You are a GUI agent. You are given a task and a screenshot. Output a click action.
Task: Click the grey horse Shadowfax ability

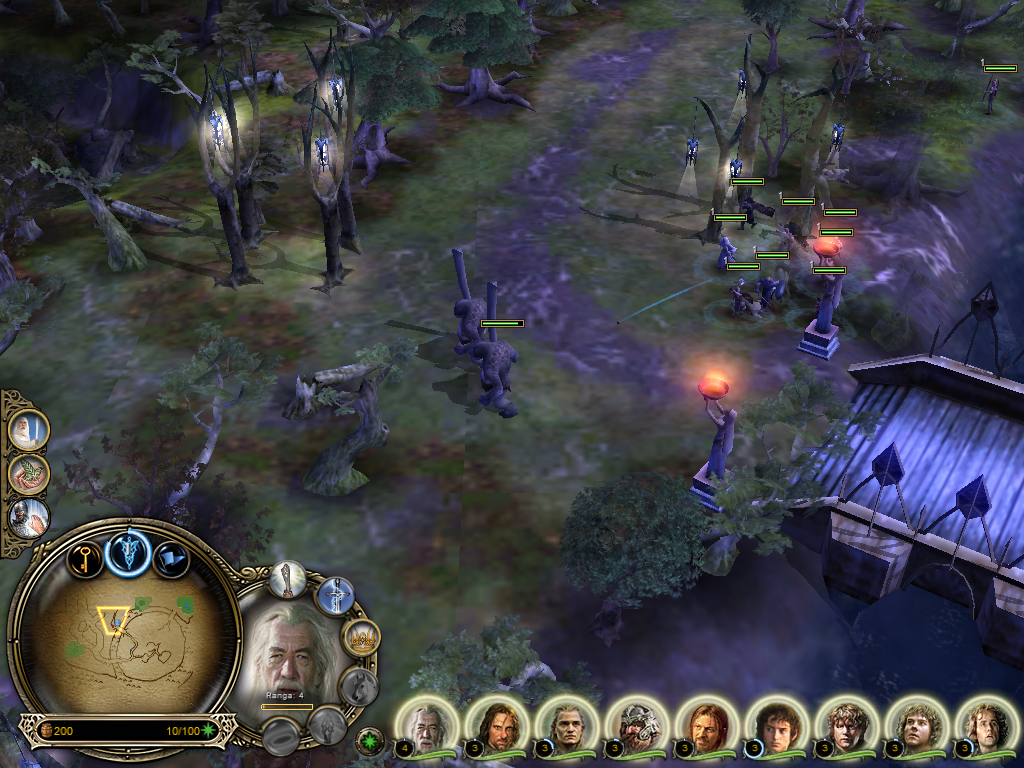(357, 686)
